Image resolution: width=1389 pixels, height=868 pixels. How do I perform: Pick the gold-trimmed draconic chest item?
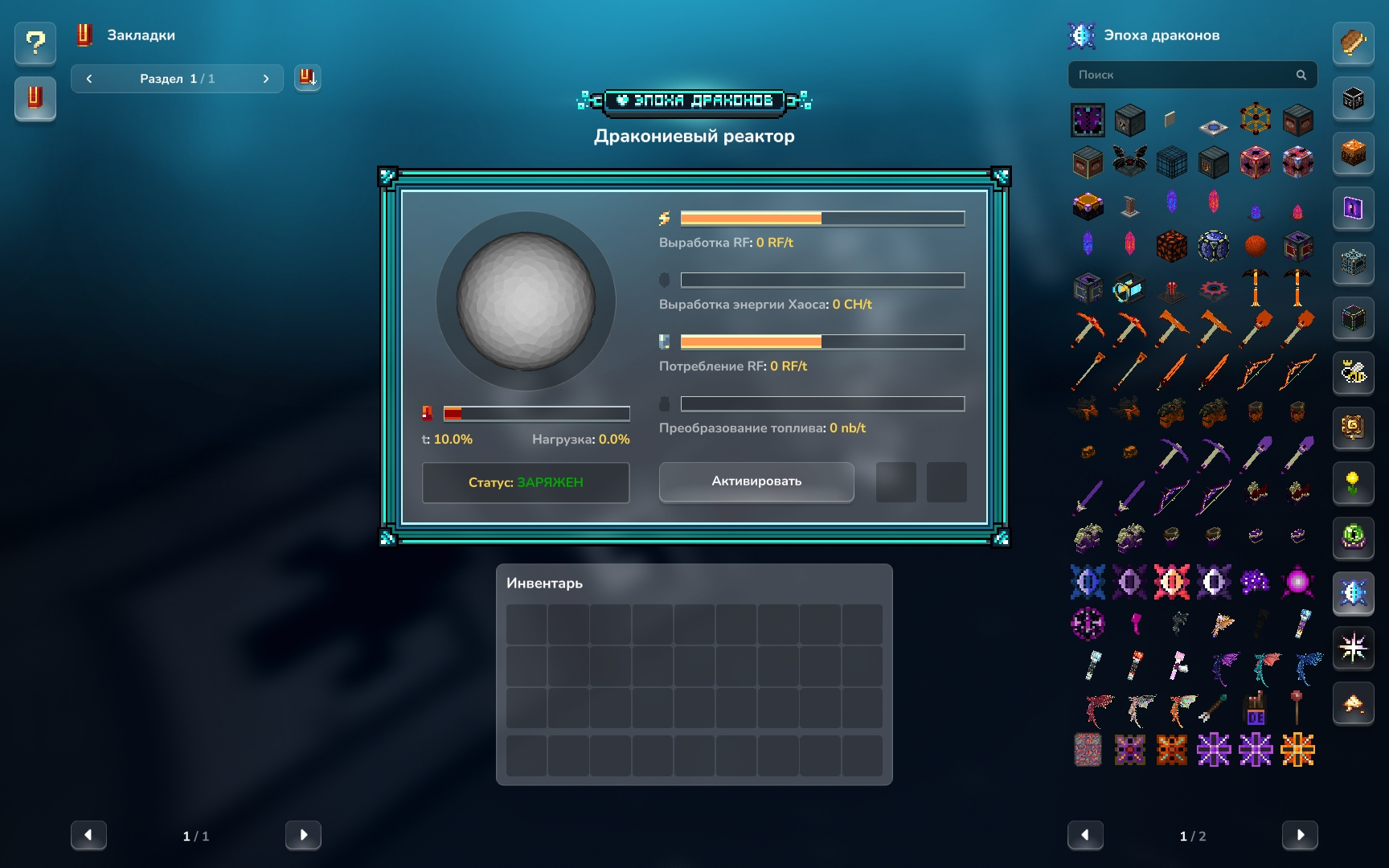1088,205
